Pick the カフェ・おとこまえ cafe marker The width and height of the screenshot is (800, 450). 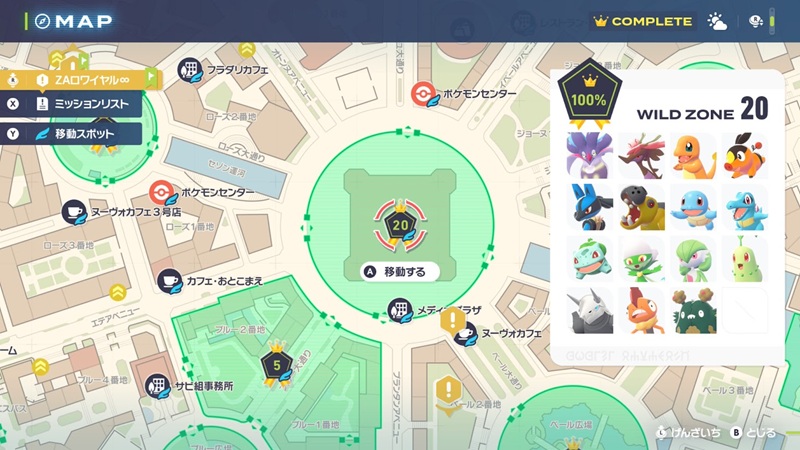pos(170,282)
